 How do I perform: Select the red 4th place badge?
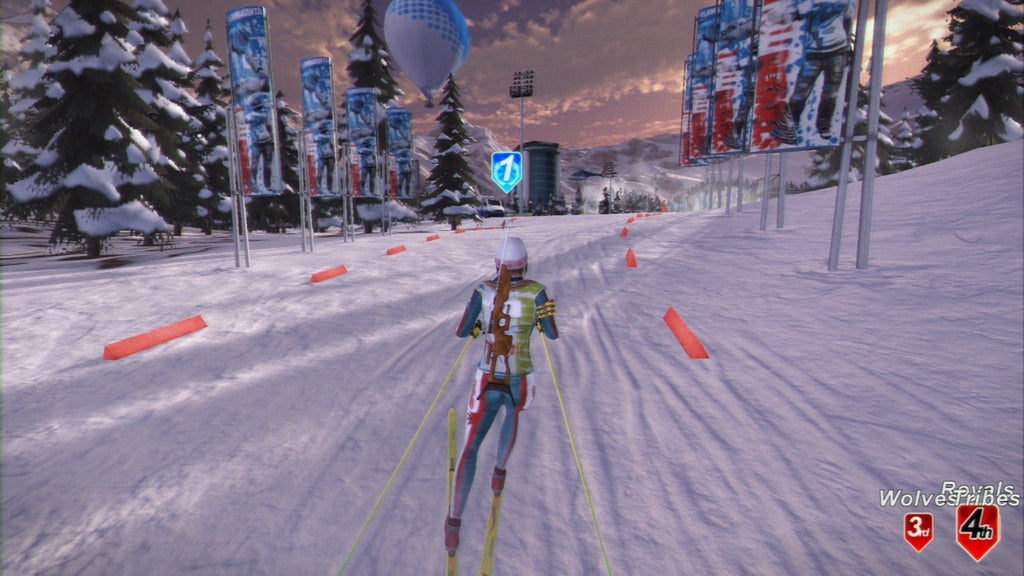(x=977, y=530)
